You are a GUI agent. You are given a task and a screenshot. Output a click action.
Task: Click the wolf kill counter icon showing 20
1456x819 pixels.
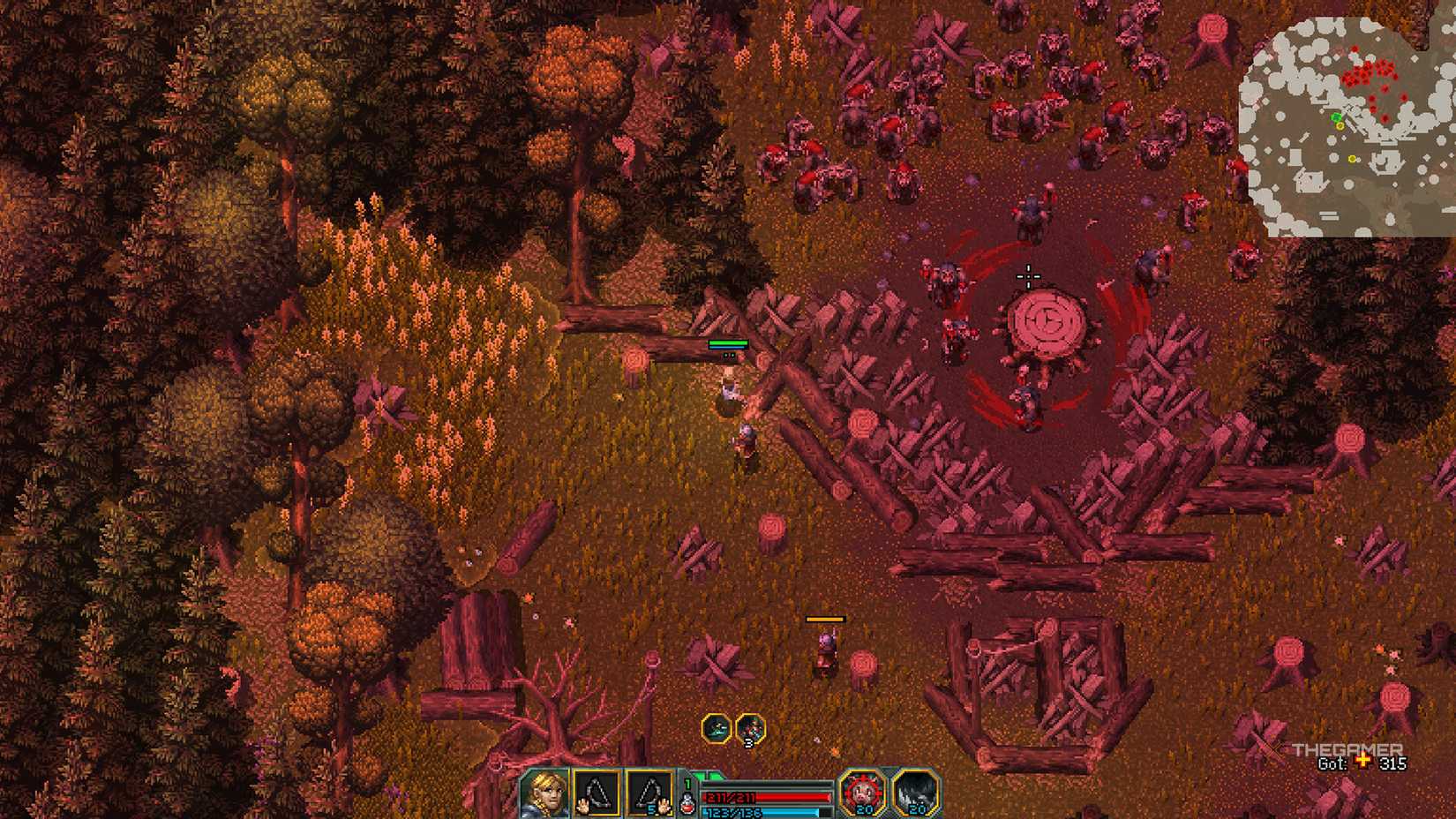[918, 792]
